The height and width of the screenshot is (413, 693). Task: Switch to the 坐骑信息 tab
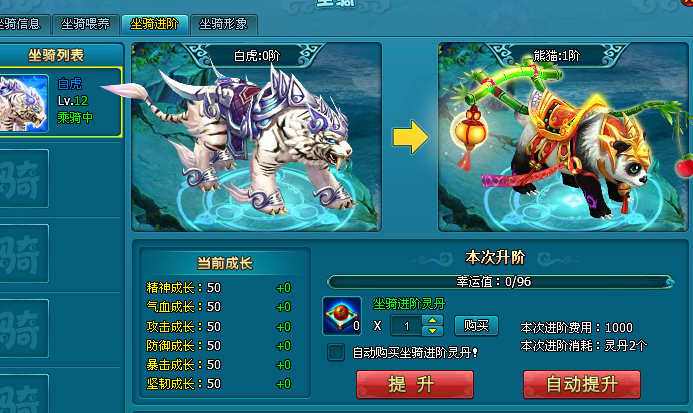(x=22, y=23)
